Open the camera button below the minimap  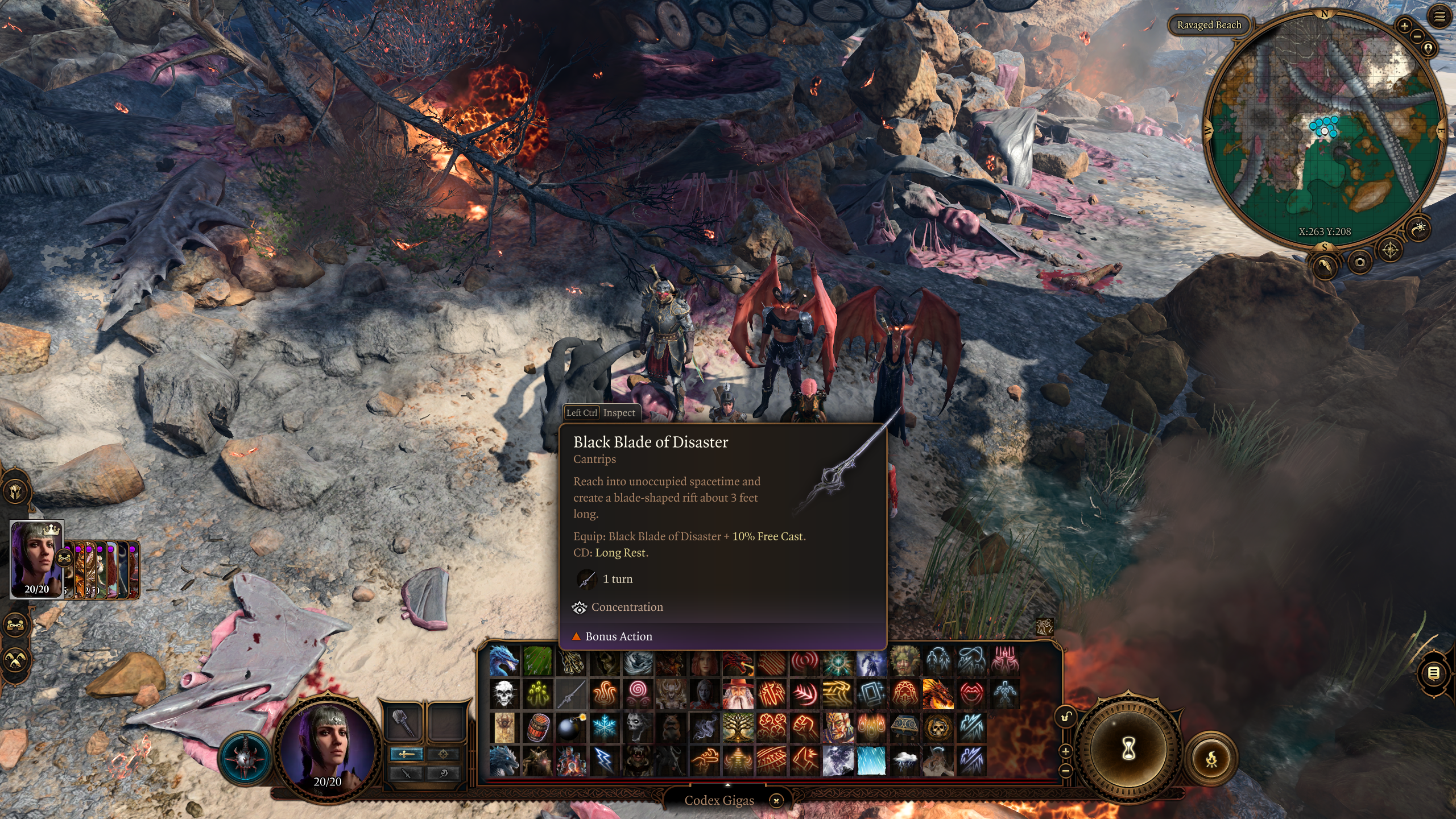(1360, 262)
